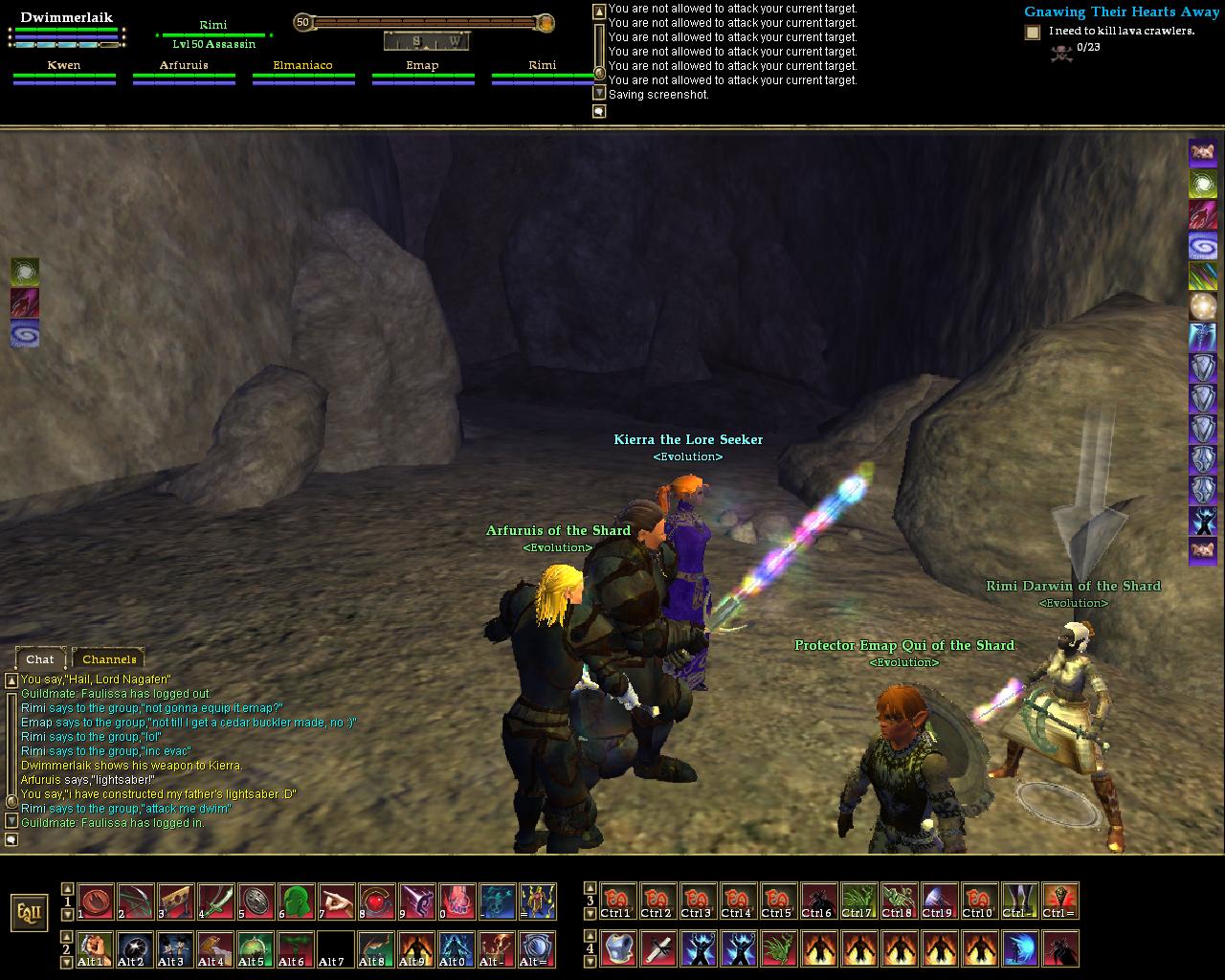Target group member Arfuruis
1225x980 pixels.
pyautogui.click(x=184, y=66)
